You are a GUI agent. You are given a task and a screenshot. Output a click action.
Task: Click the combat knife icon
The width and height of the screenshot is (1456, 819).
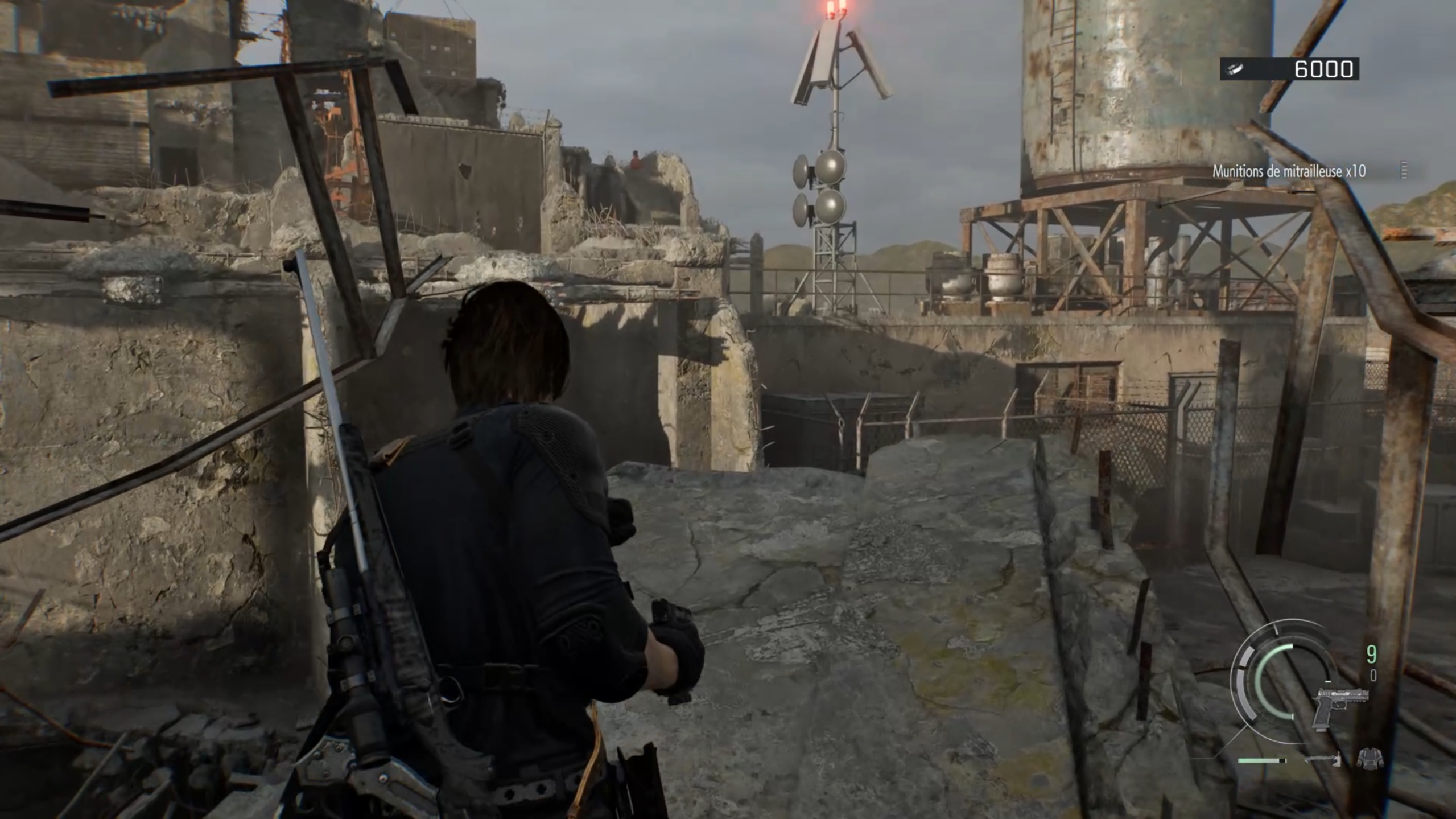pos(1323,759)
